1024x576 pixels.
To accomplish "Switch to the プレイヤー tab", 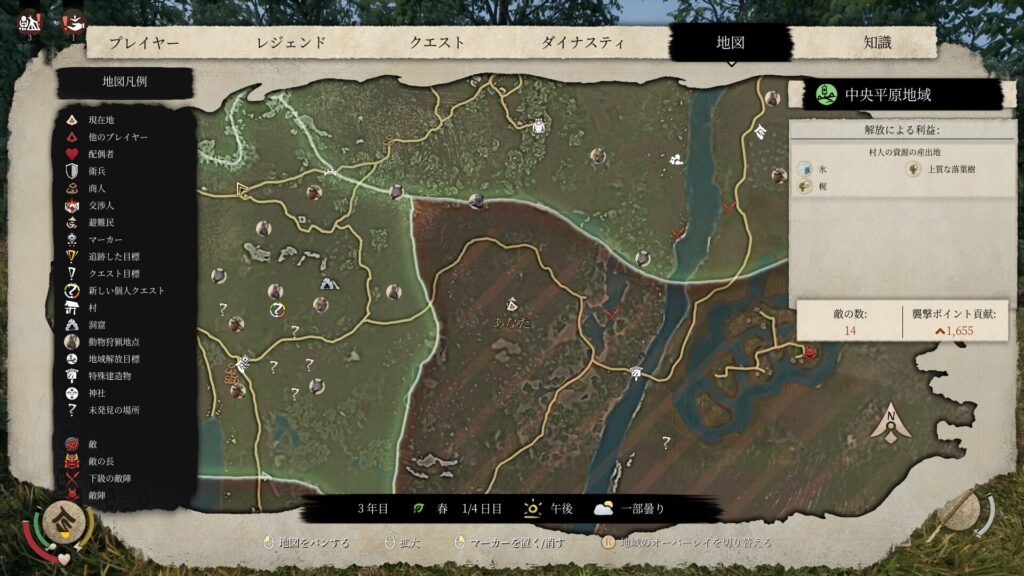I will point(144,43).
